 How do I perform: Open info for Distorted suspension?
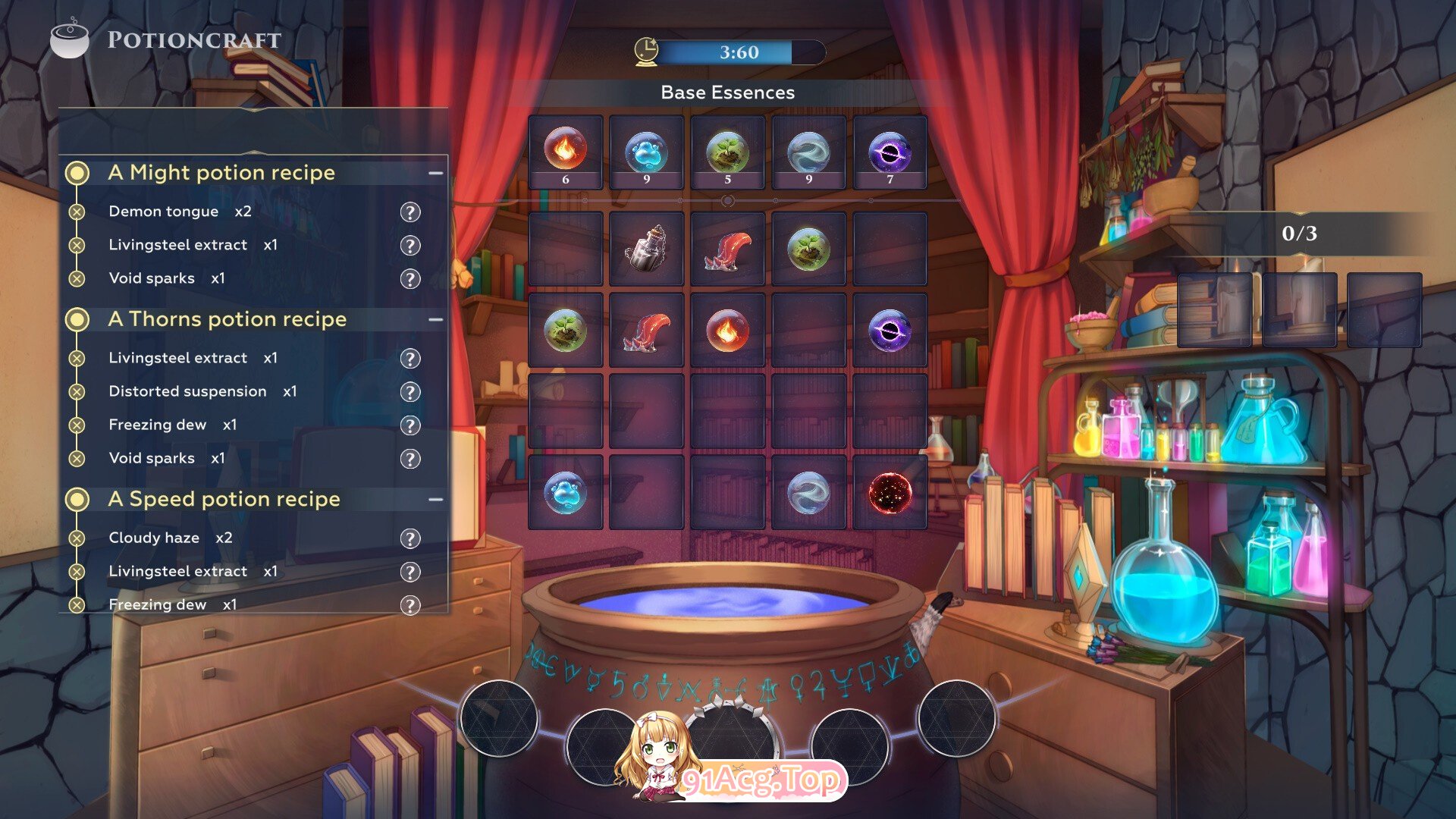tap(410, 392)
